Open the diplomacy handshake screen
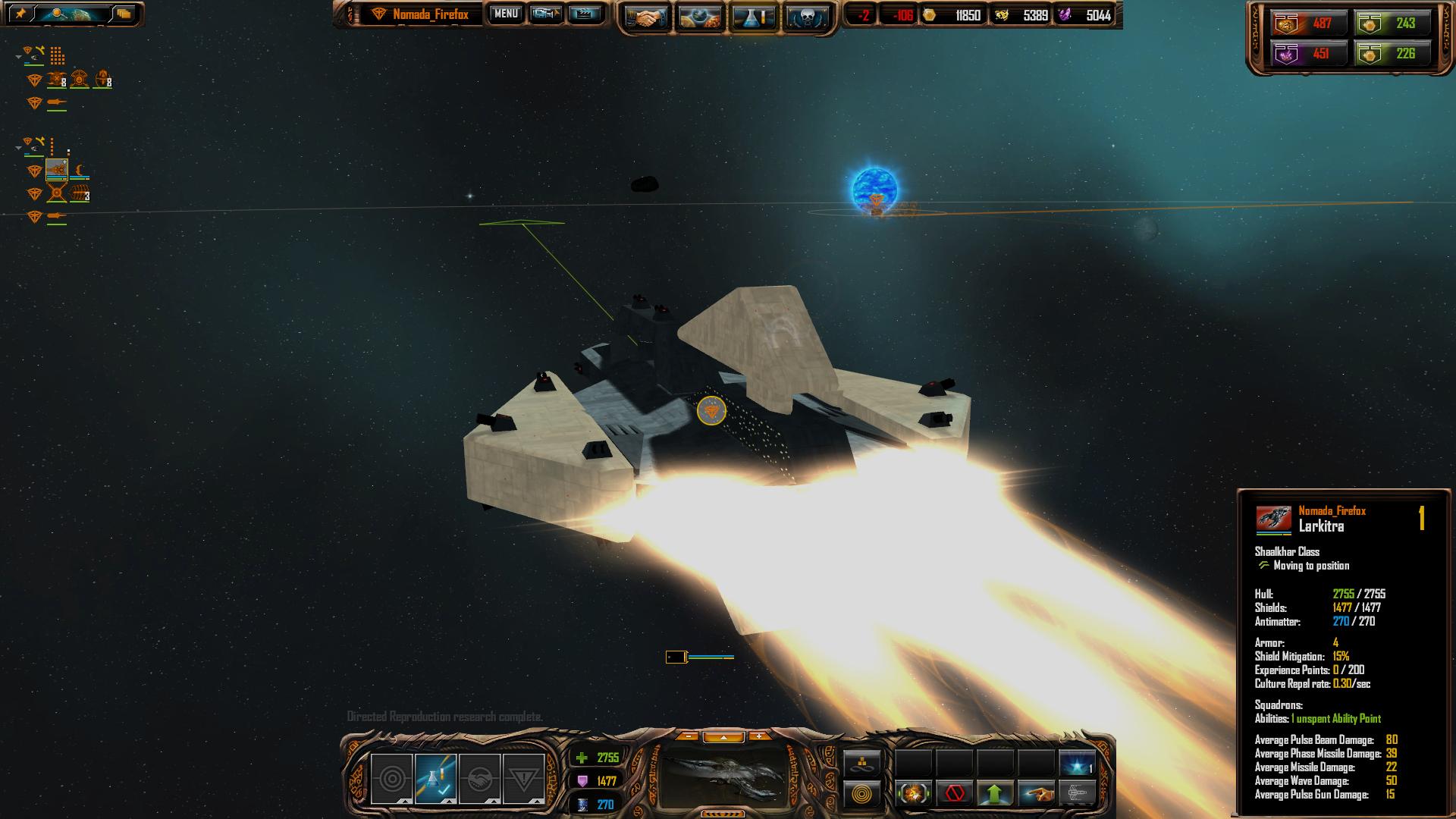 [646, 18]
